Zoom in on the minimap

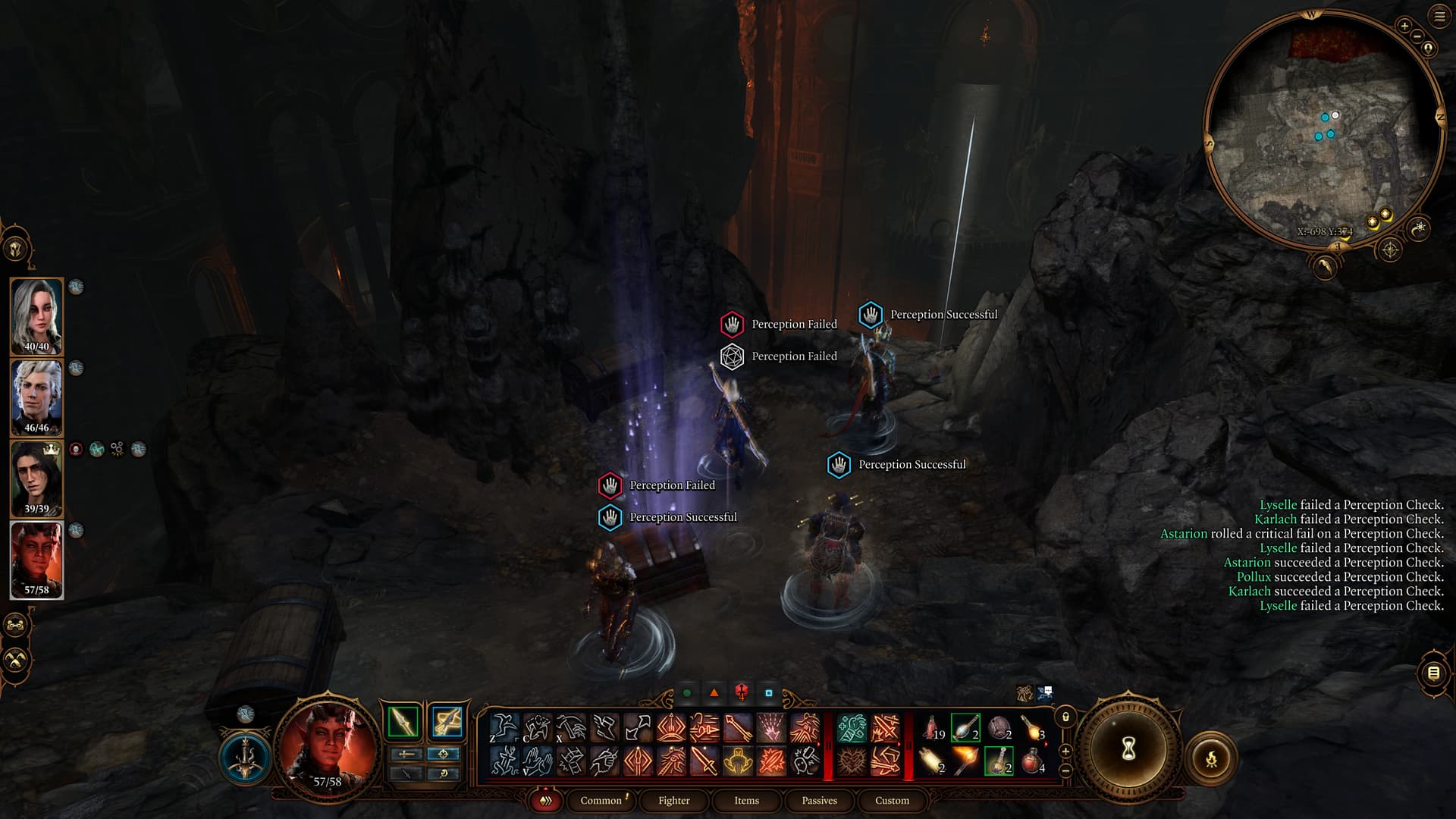coord(1404,26)
